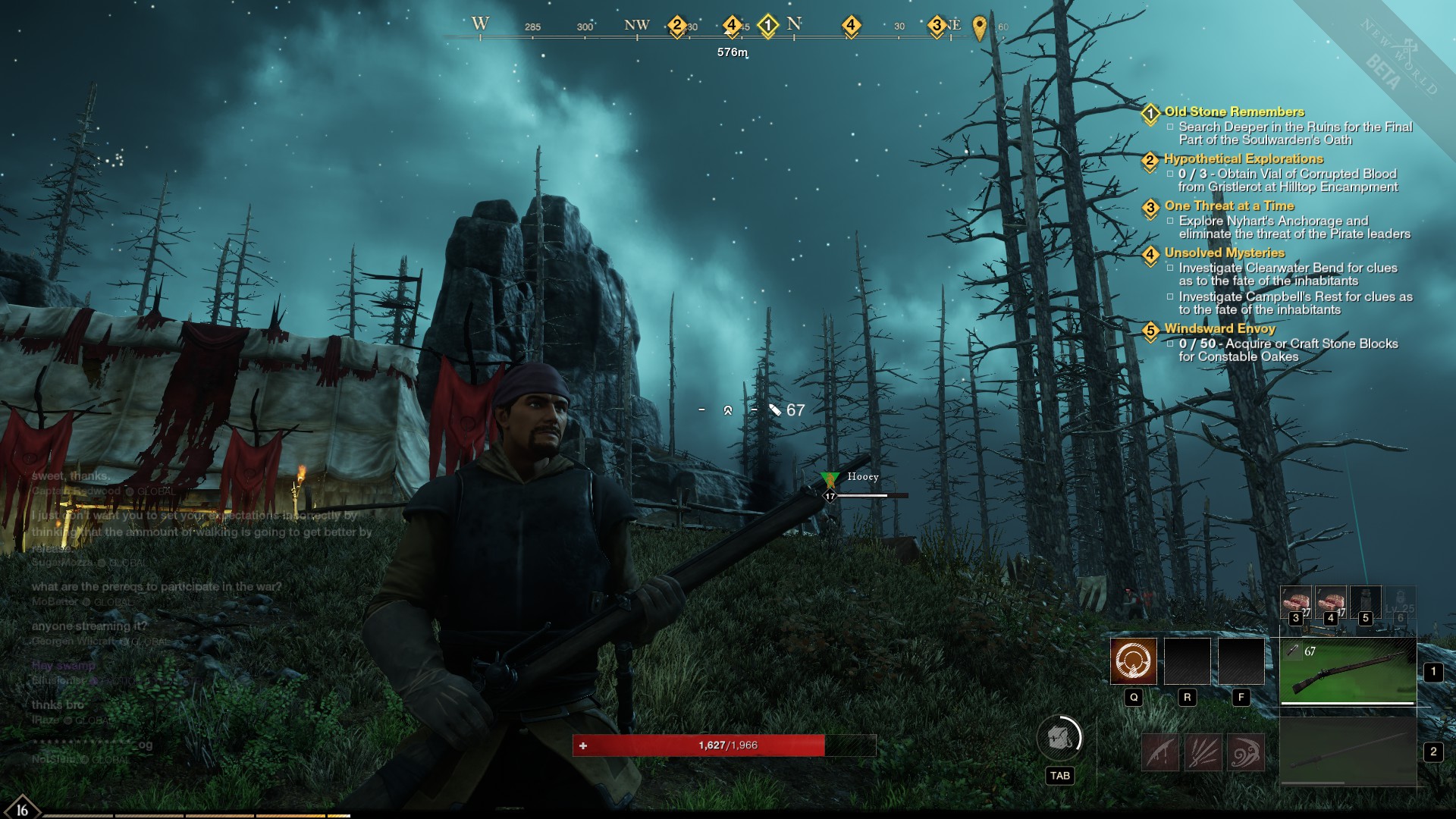
Task: Select the meat stack of 27
Action: pyautogui.click(x=1295, y=602)
